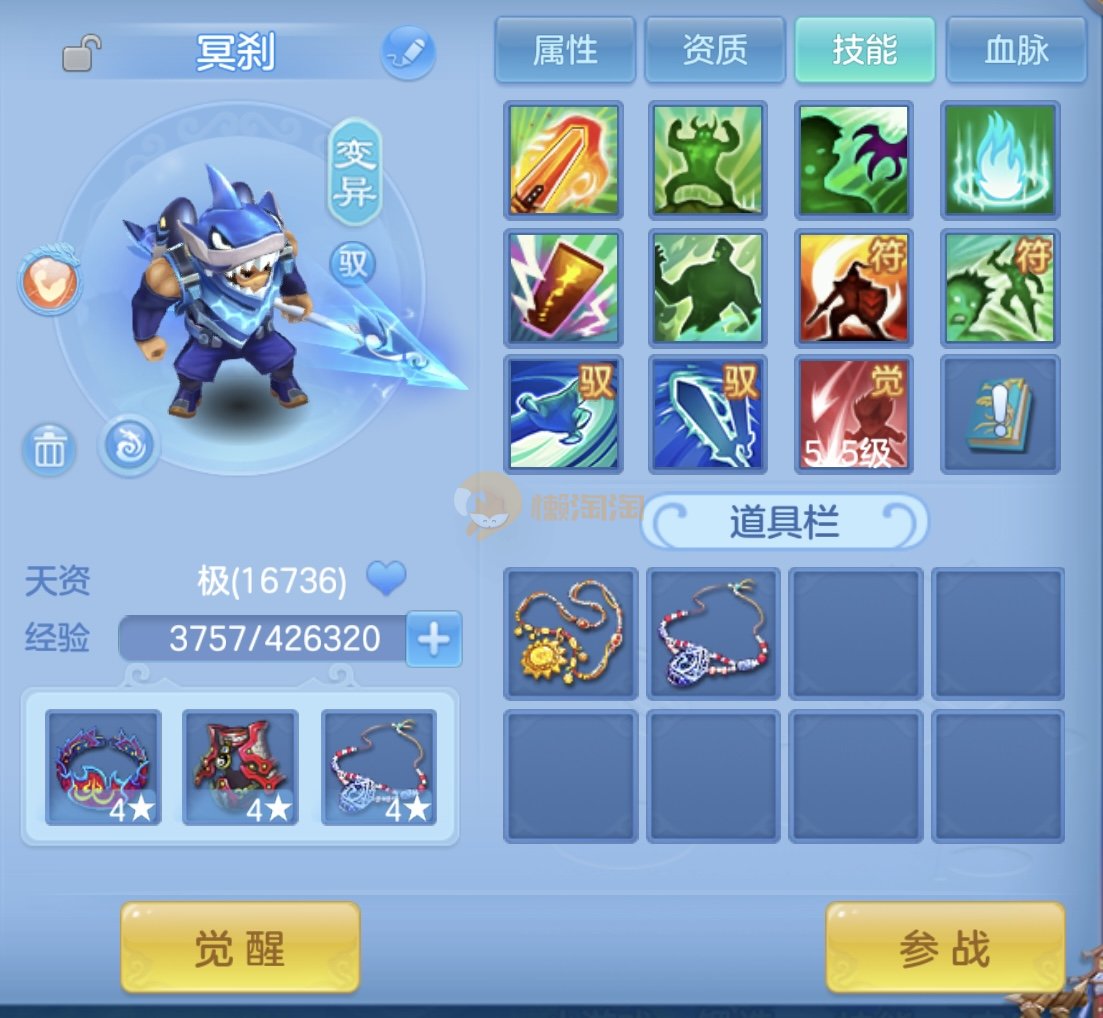Add experience with the plus button
This screenshot has width=1103, height=1018.
pyautogui.click(x=434, y=639)
